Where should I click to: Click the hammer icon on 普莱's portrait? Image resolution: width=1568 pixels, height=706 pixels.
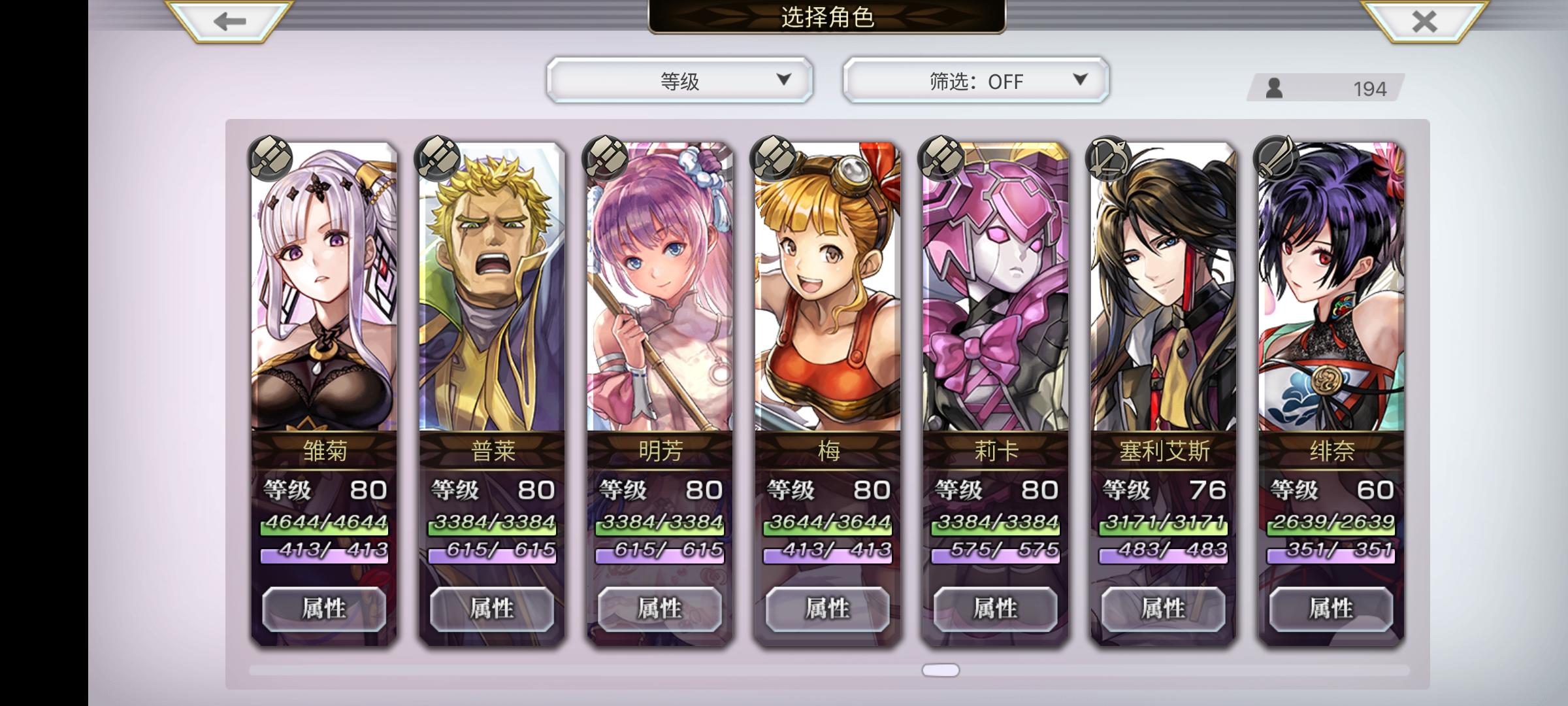[439, 159]
